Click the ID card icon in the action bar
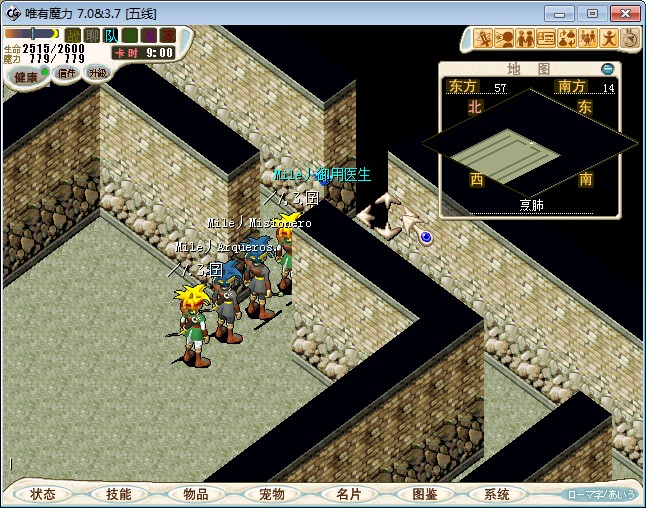Screen dimensions: 646x508 [x=546, y=39]
